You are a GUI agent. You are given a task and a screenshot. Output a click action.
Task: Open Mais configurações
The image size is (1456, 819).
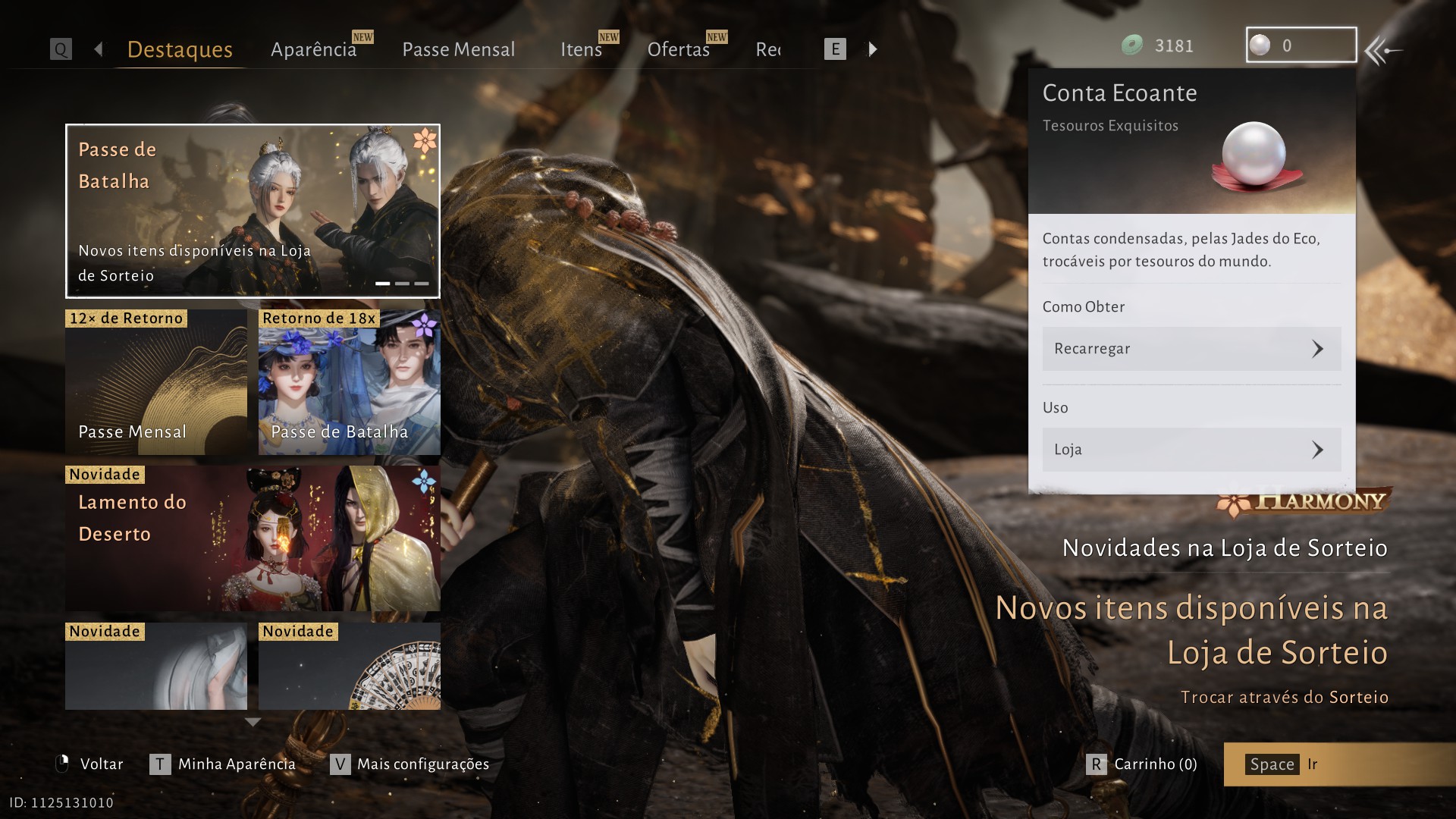pos(409,764)
